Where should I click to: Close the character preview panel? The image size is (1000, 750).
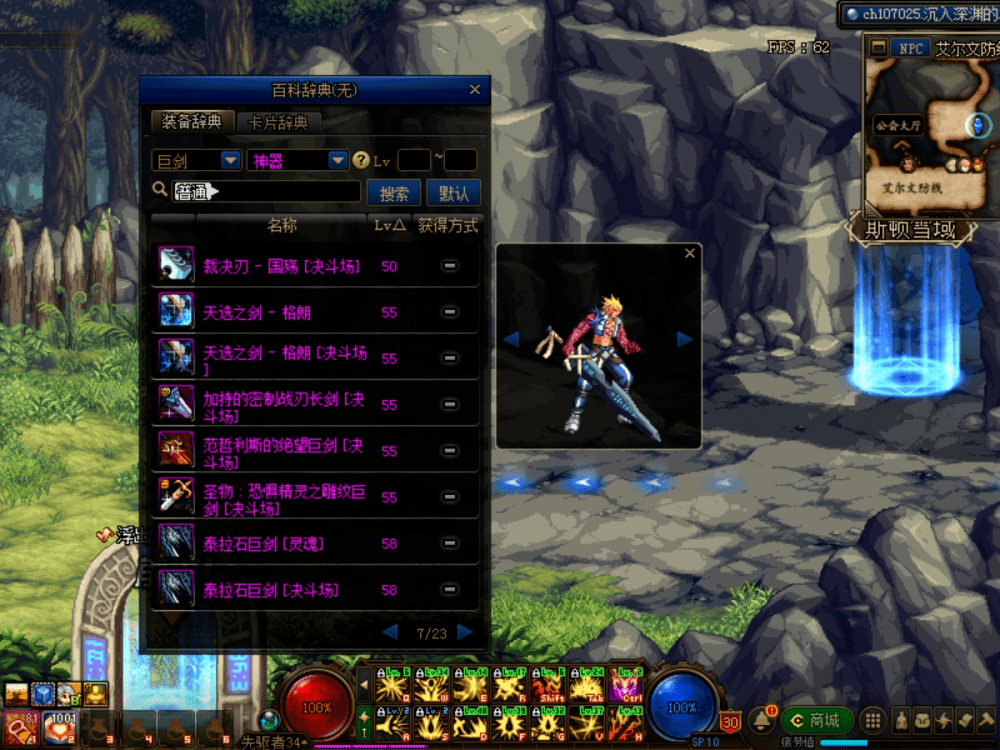click(689, 254)
